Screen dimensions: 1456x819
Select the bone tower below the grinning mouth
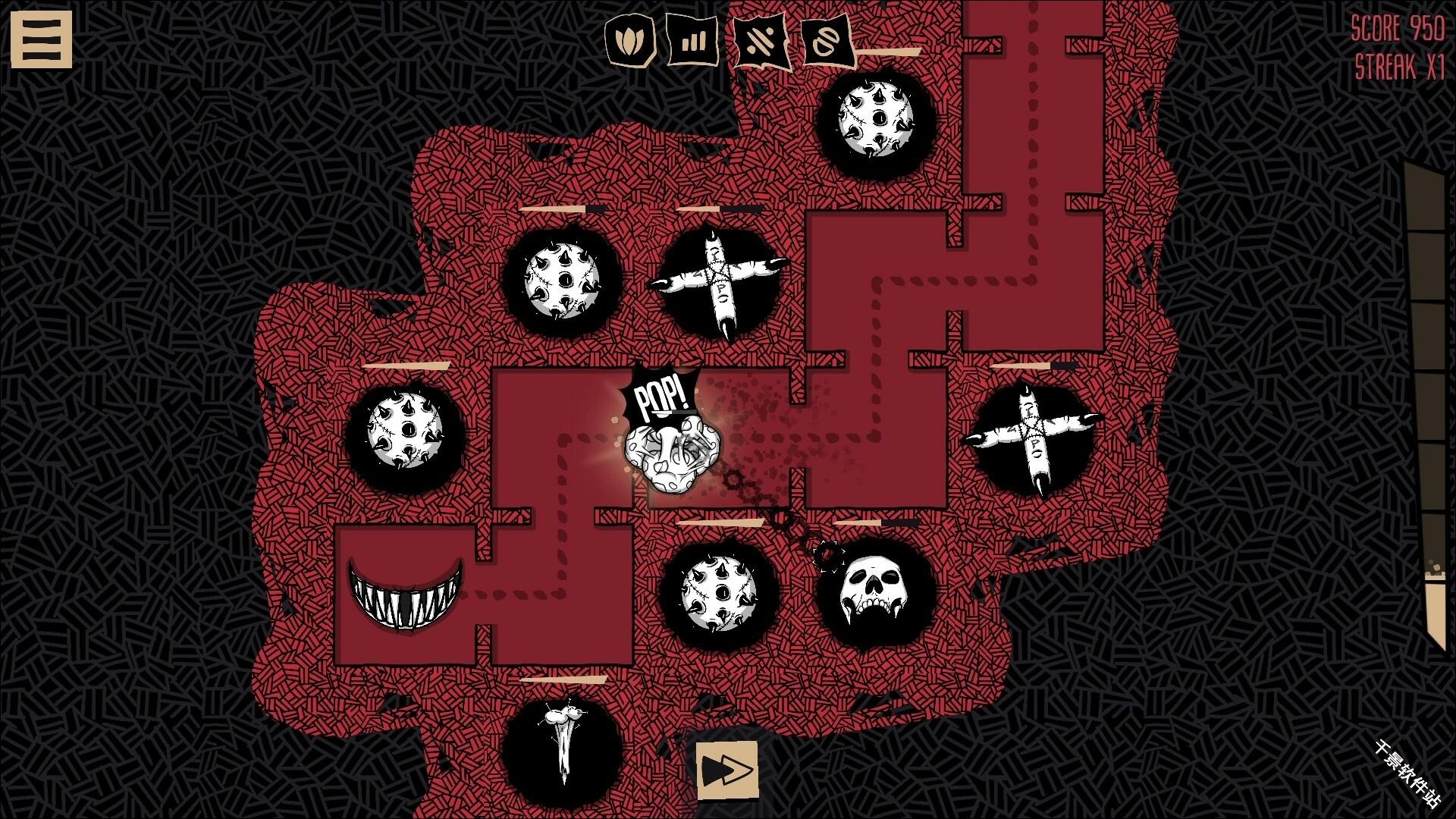(563, 745)
